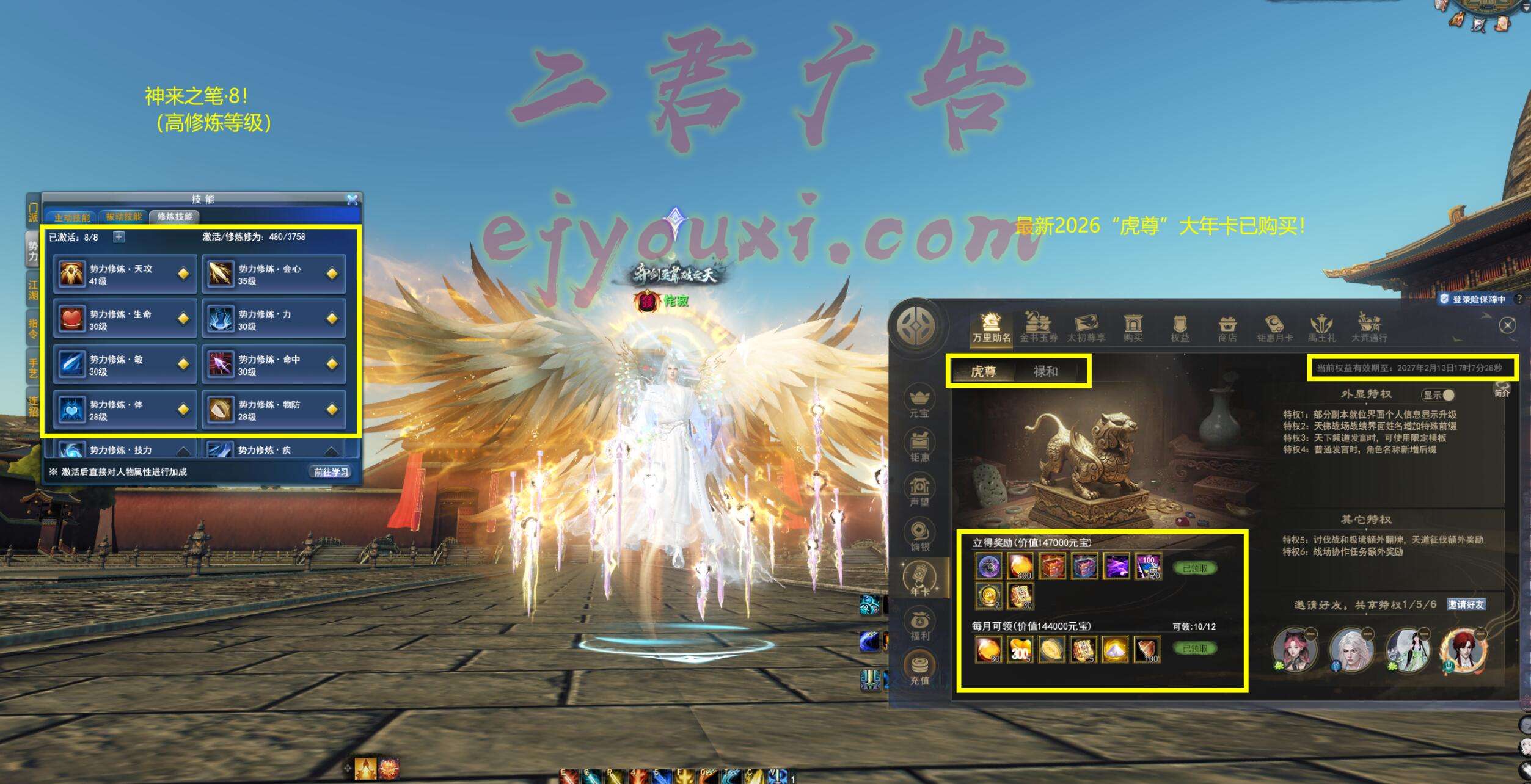
Task: Select the 势力修炼·天攻 skill entry
Action: [x=125, y=274]
